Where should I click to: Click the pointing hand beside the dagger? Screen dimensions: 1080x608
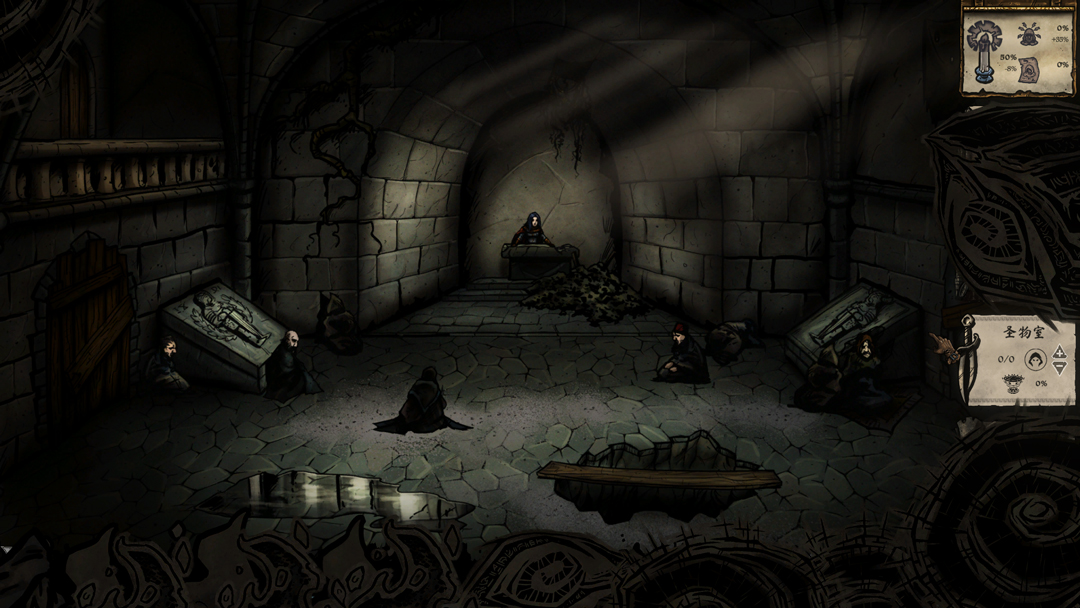pos(943,346)
